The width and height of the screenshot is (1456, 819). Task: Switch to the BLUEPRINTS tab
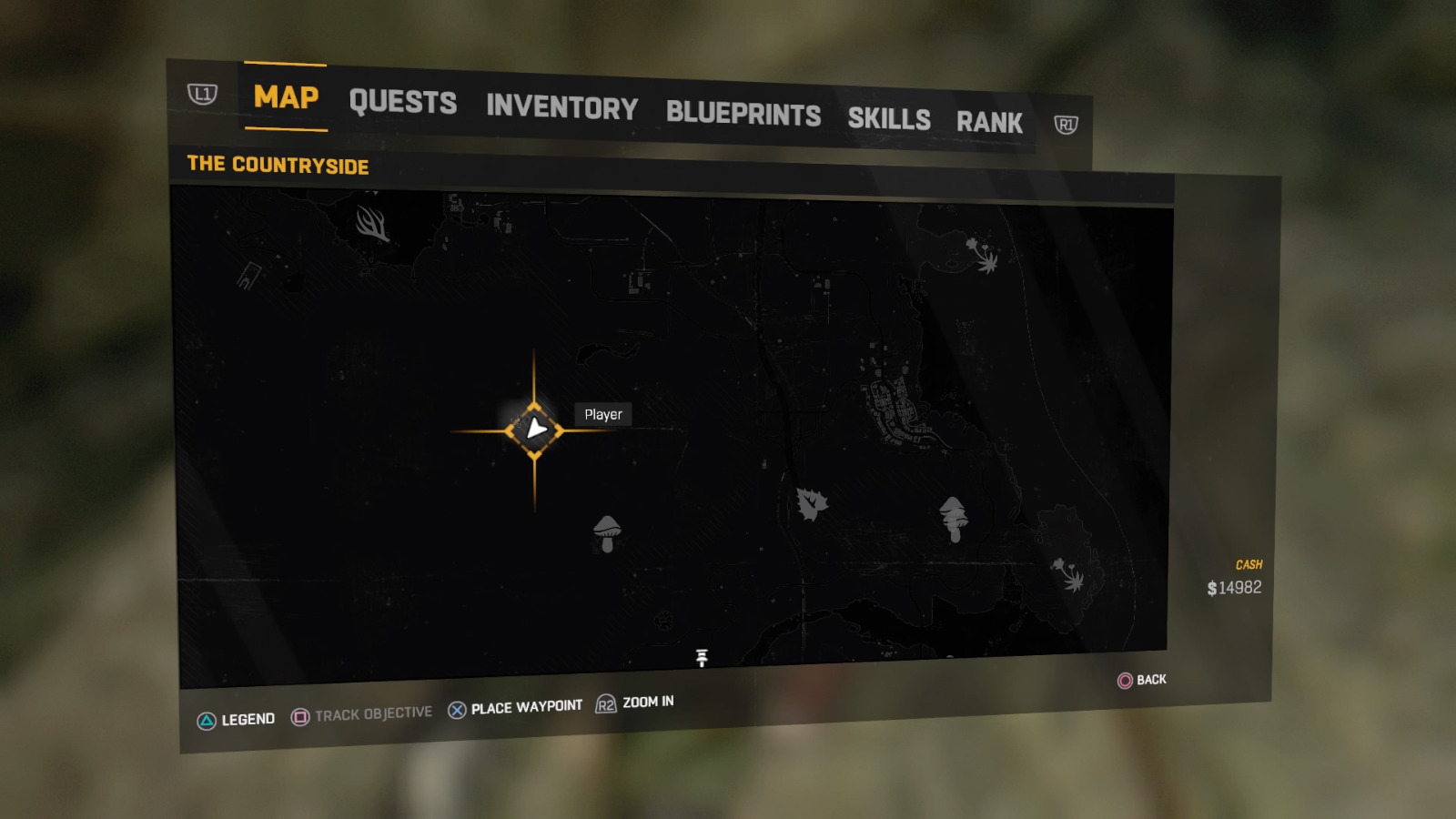[743, 115]
